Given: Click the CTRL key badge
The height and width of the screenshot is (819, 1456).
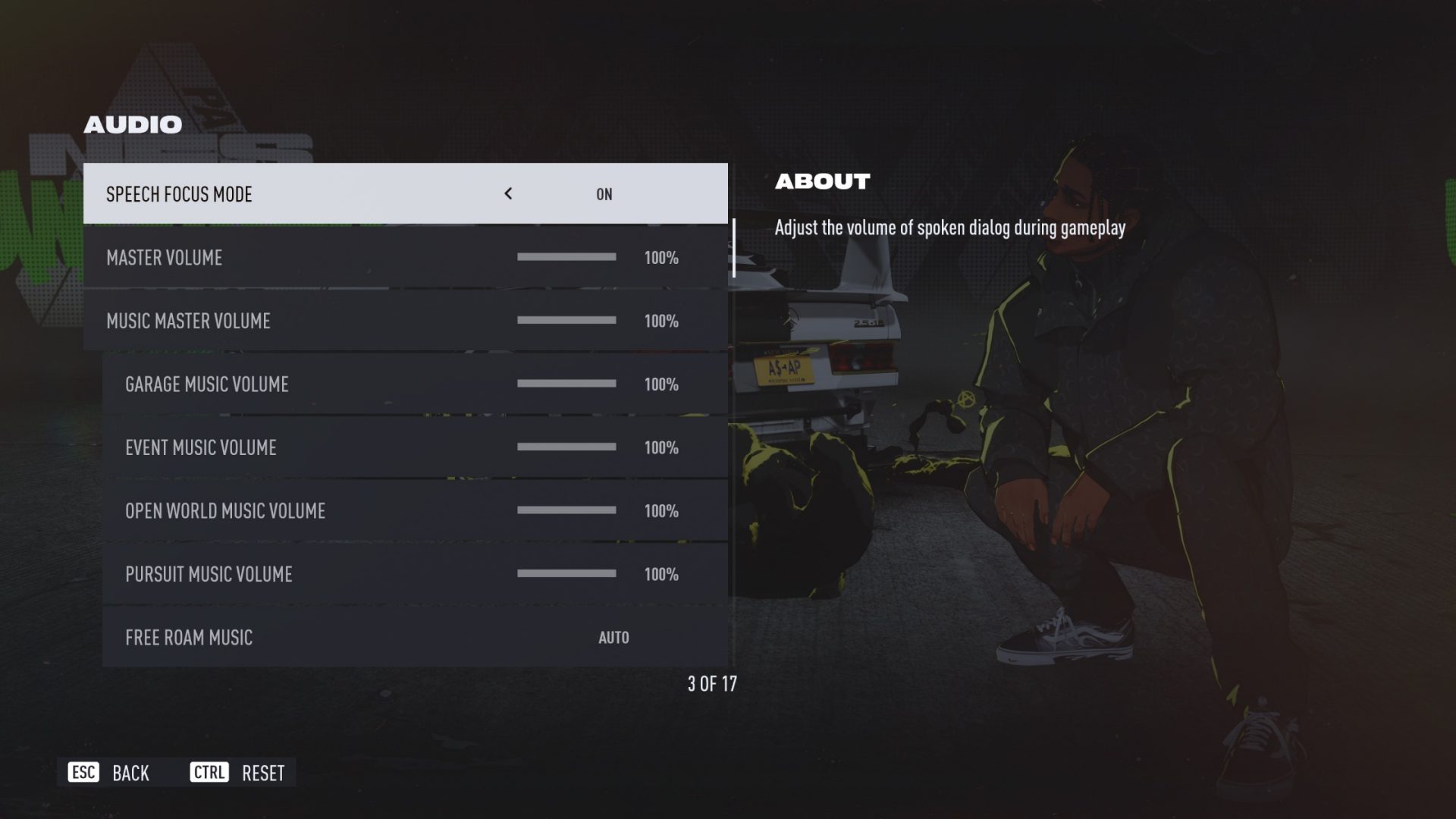Looking at the screenshot, I should 209,773.
